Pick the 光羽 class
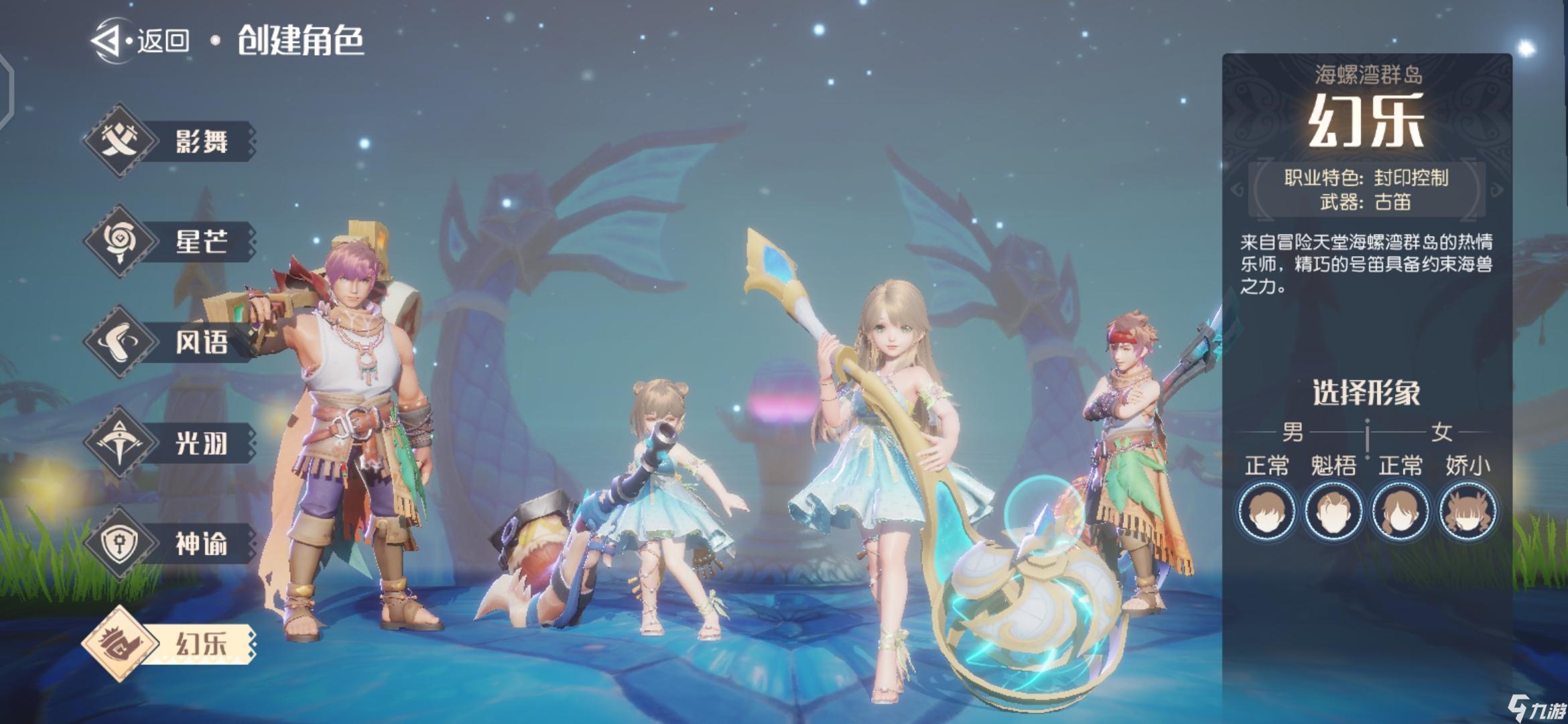 (x=171, y=442)
